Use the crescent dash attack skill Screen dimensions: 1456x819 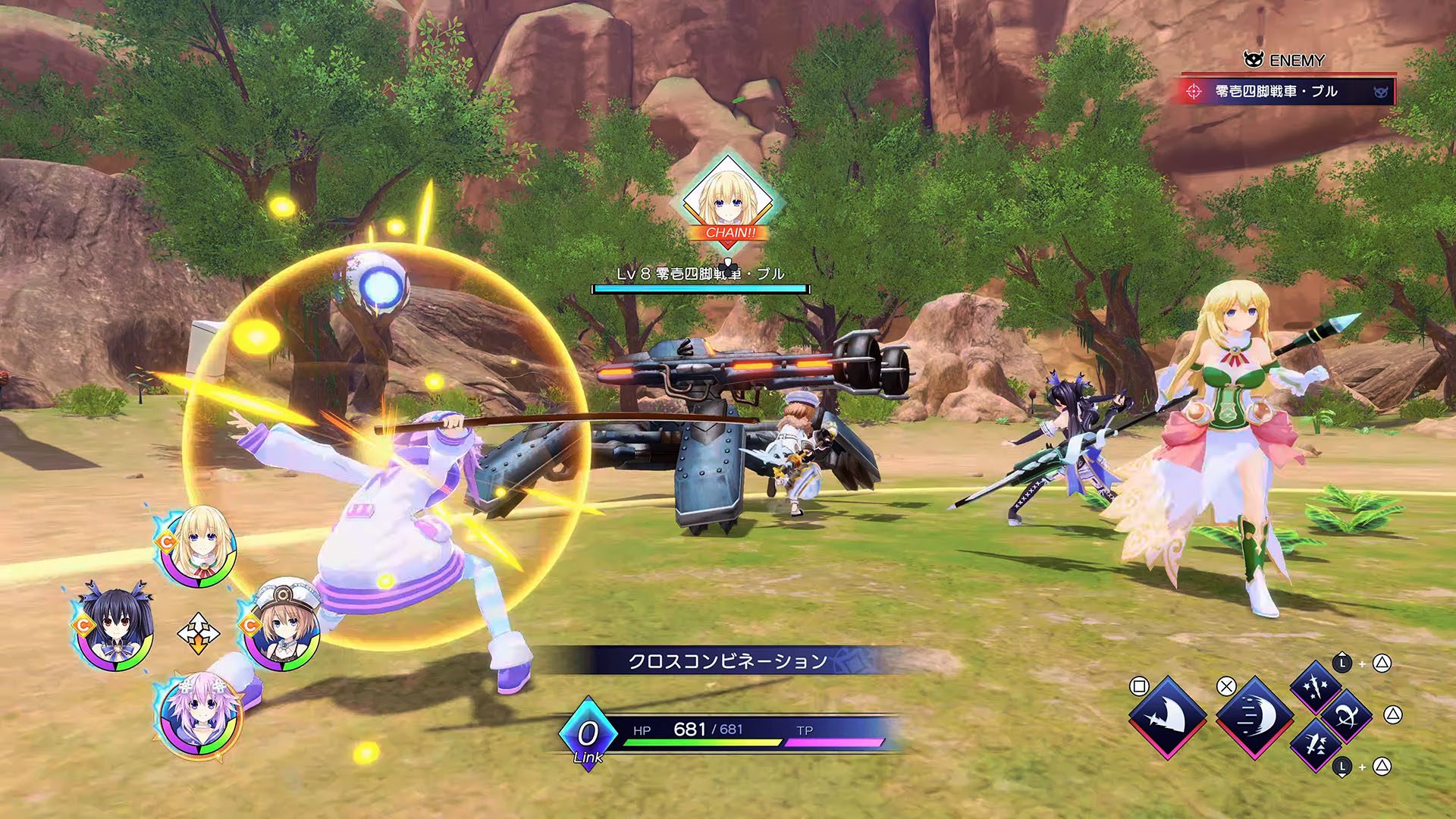[x=1254, y=717]
